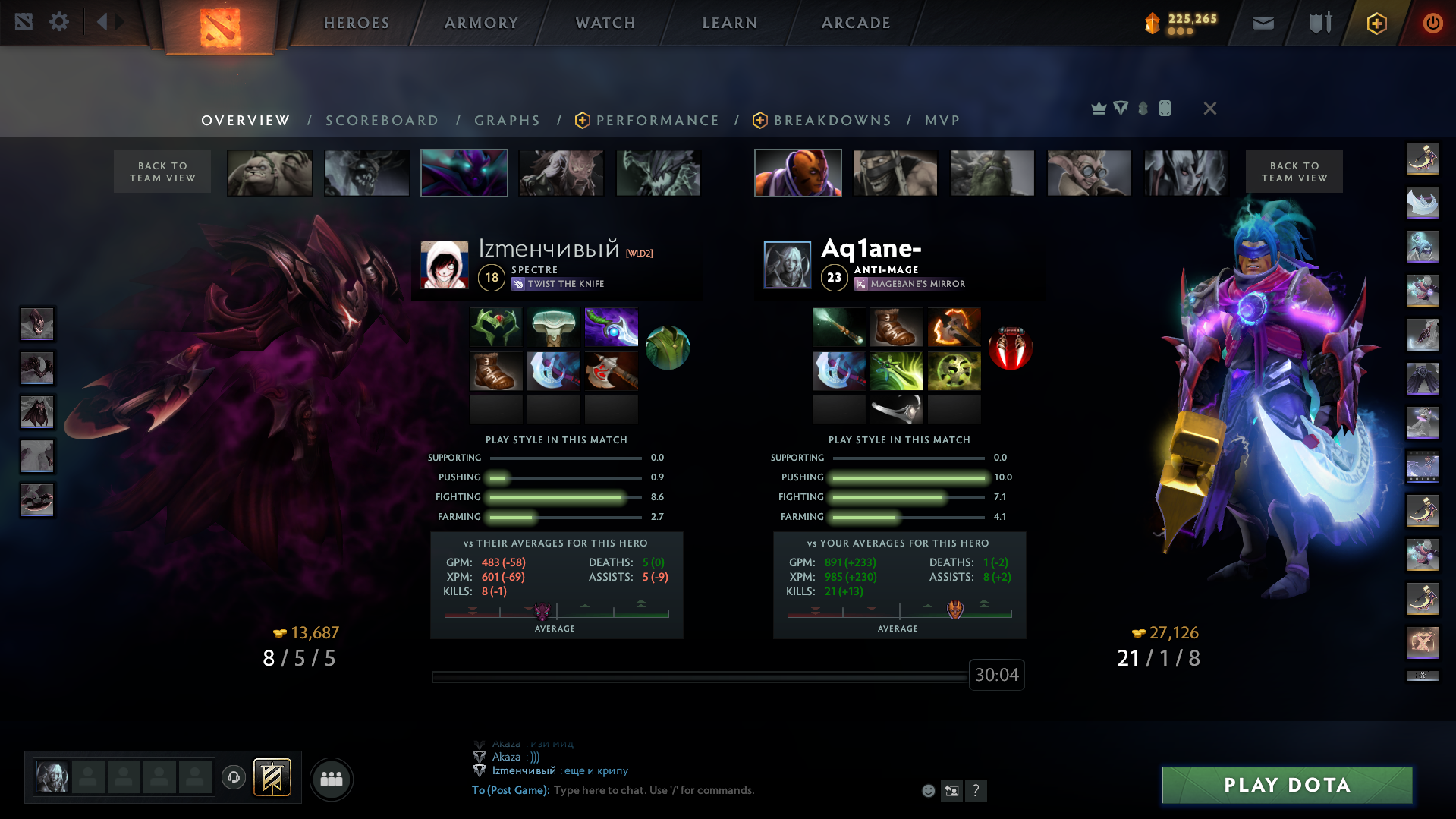The image size is (1456, 819).
Task: Click the left Back to Team View button
Action: tap(162, 172)
